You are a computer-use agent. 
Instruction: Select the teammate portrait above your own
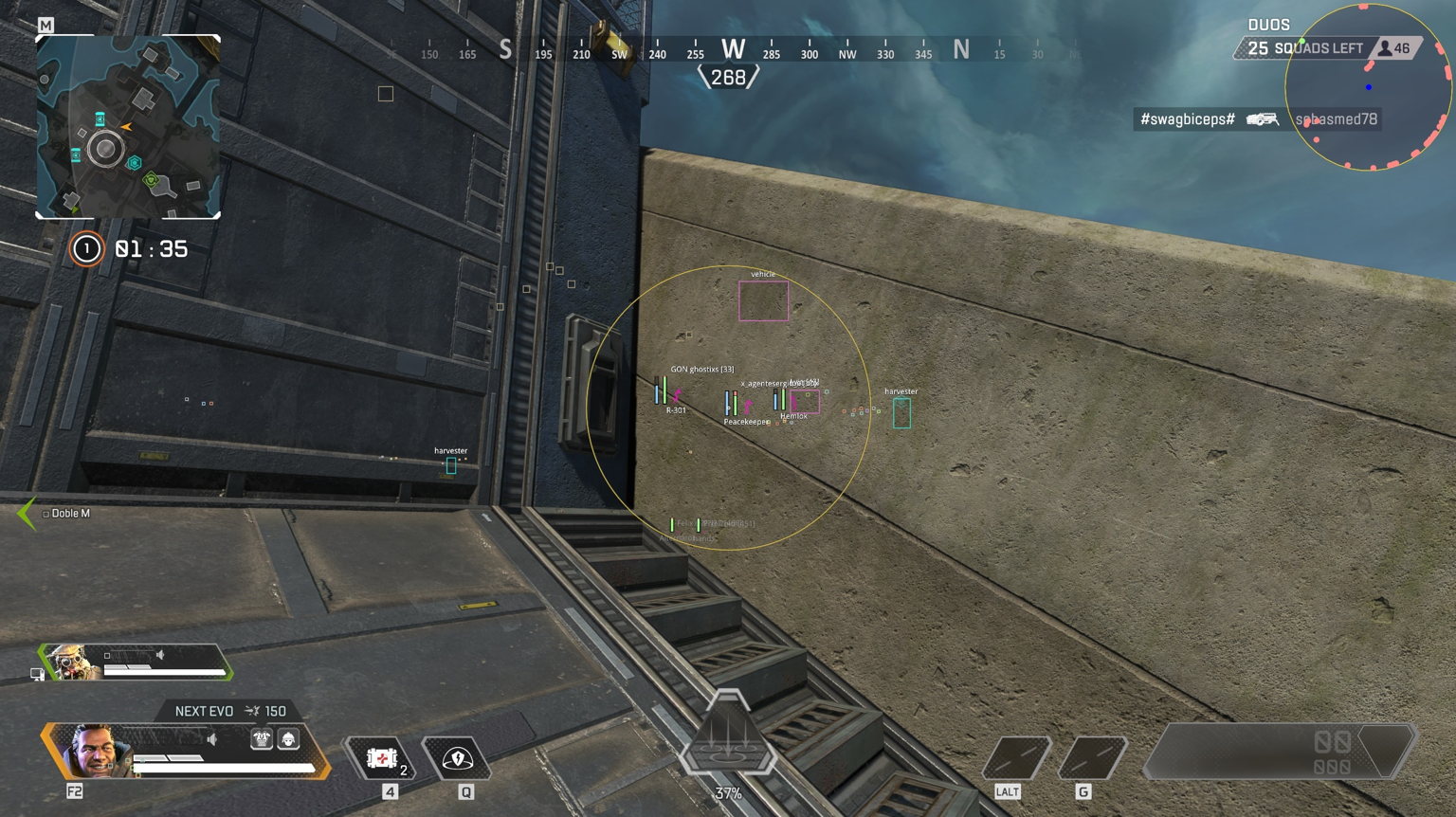point(73,662)
